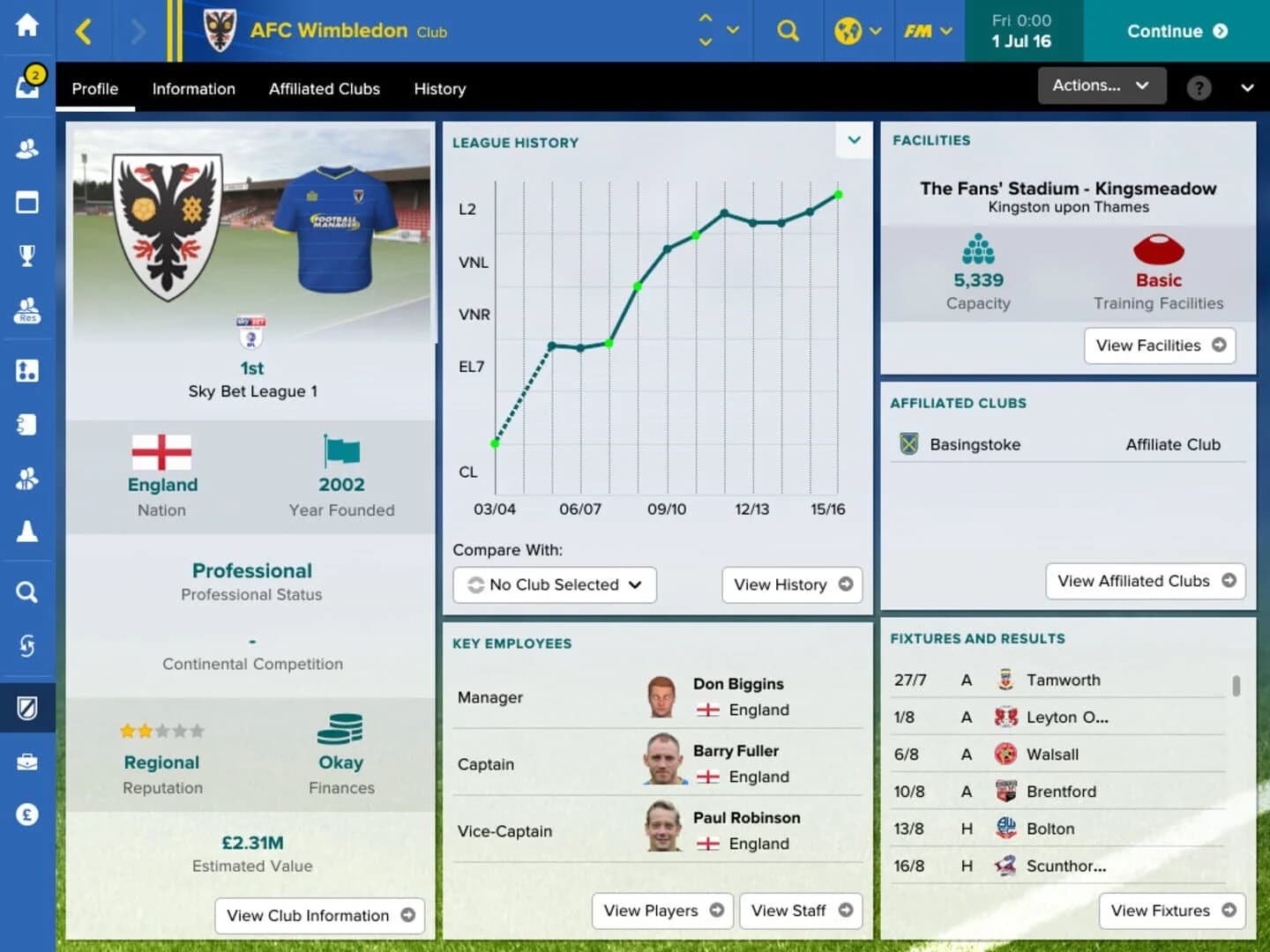Screen dimensions: 1270x952
Task: Click the Regional reputation star rating
Action: [x=162, y=732]
